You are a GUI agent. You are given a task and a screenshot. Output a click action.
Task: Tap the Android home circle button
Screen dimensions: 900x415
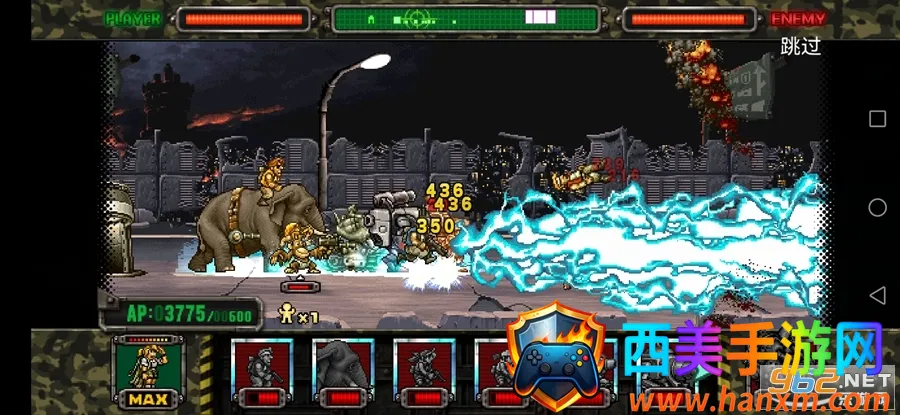(877, 207)
